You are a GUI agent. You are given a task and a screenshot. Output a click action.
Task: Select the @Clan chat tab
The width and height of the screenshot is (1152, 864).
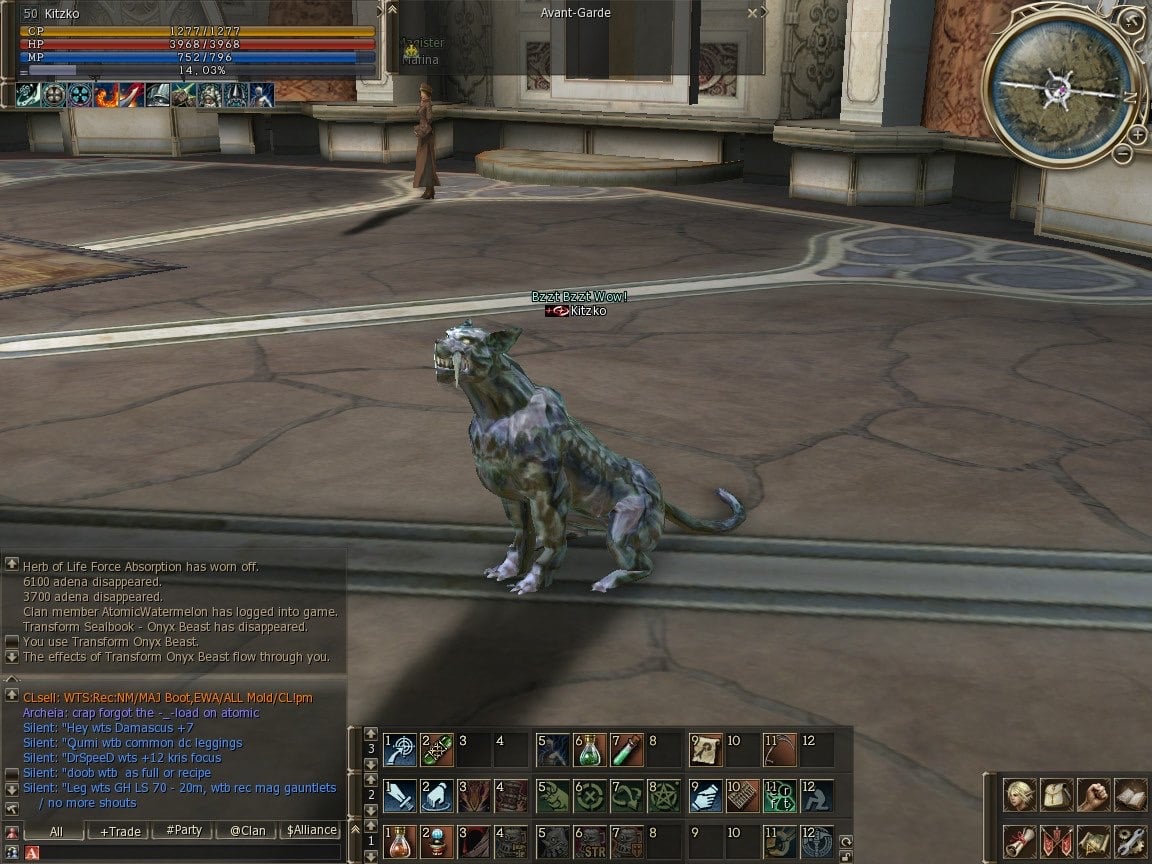coord(247,831)
